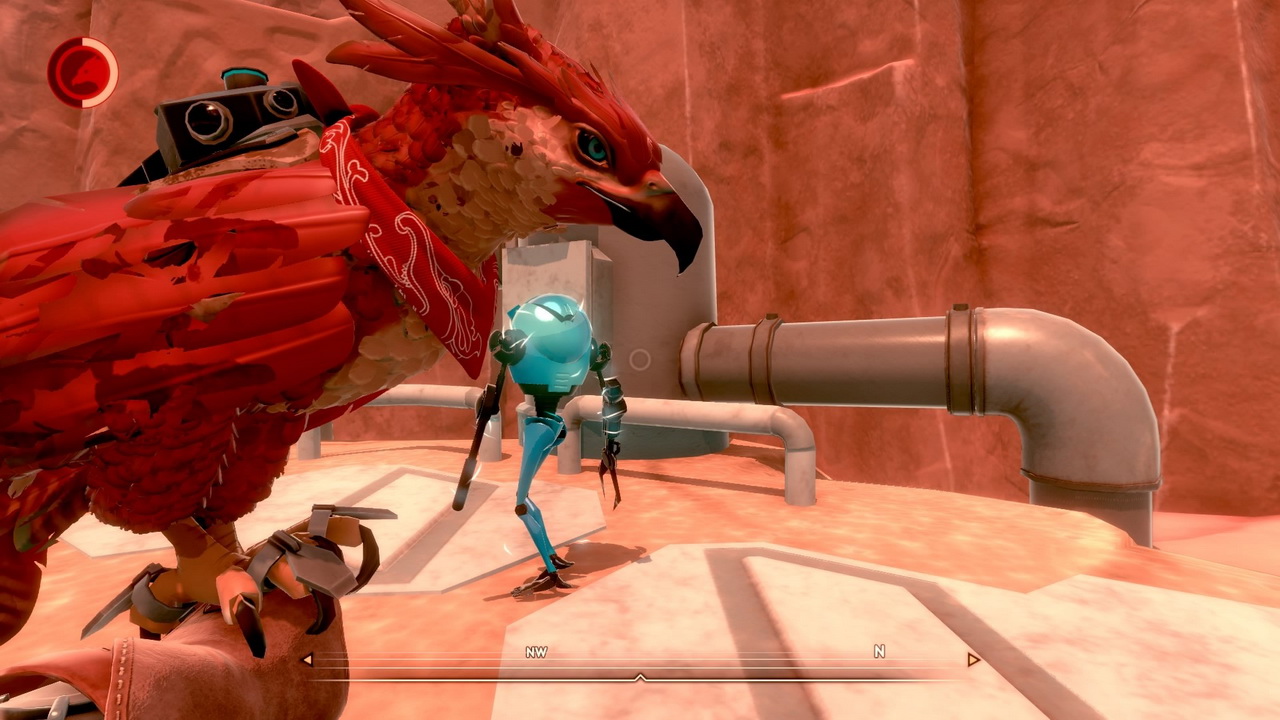Click the compass bar's left arrow
The image size is (1280, 720).
pos(307,660)
